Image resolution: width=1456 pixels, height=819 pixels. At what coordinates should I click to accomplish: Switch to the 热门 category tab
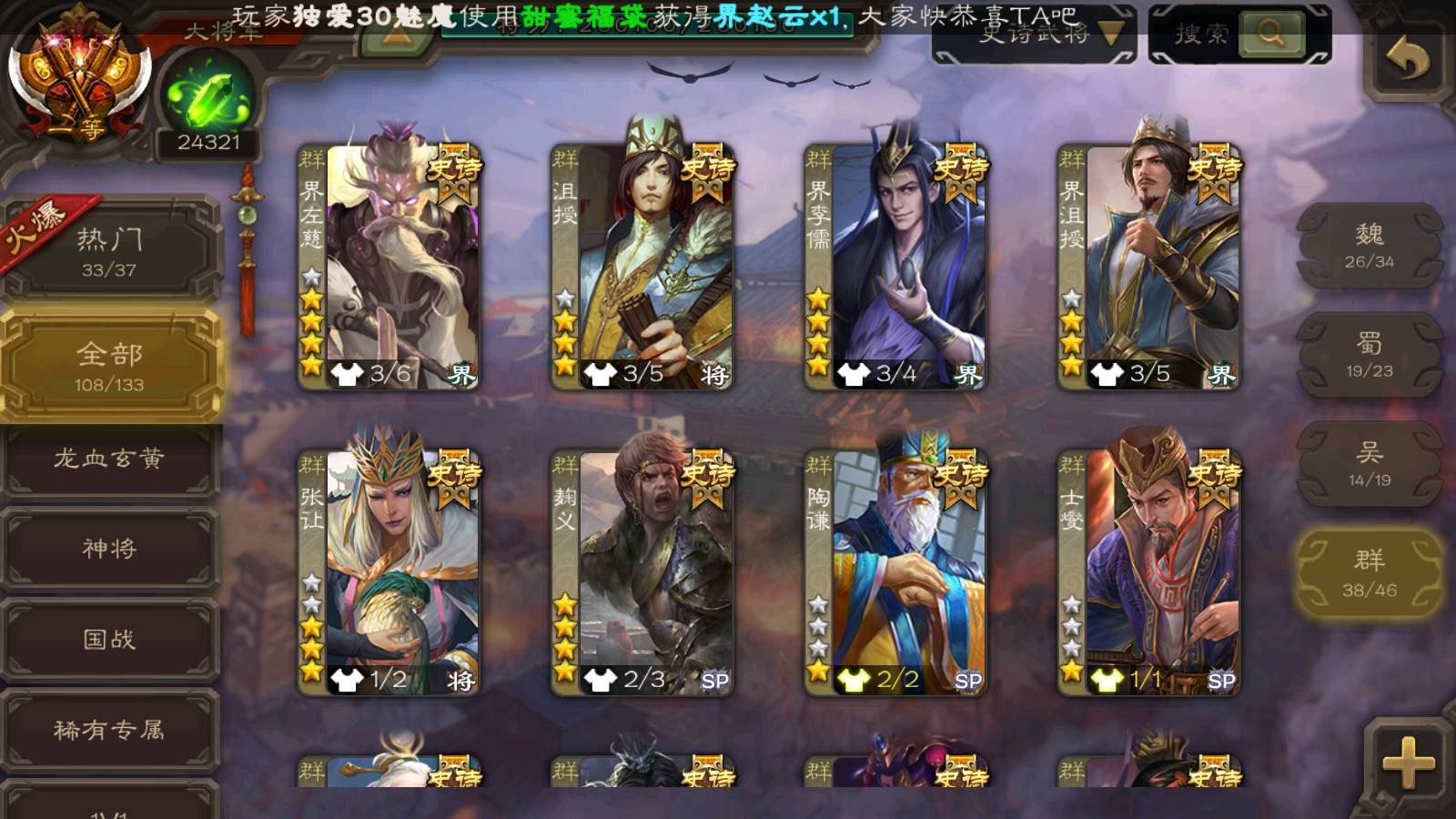109,251
